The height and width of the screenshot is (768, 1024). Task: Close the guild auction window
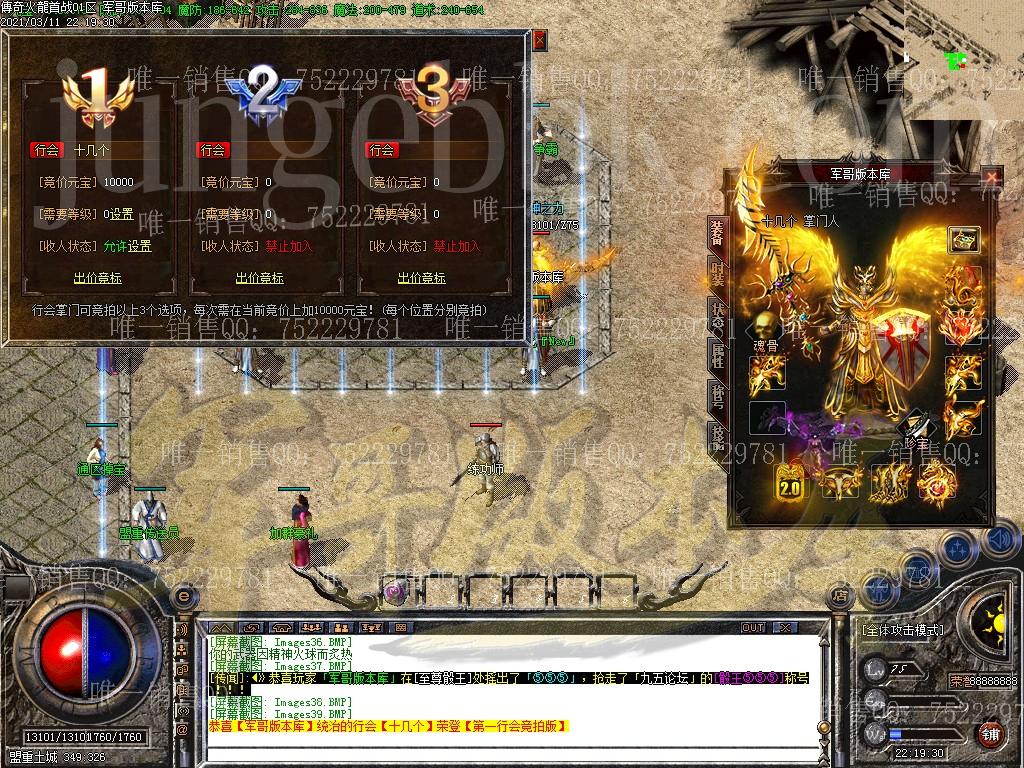540,41
